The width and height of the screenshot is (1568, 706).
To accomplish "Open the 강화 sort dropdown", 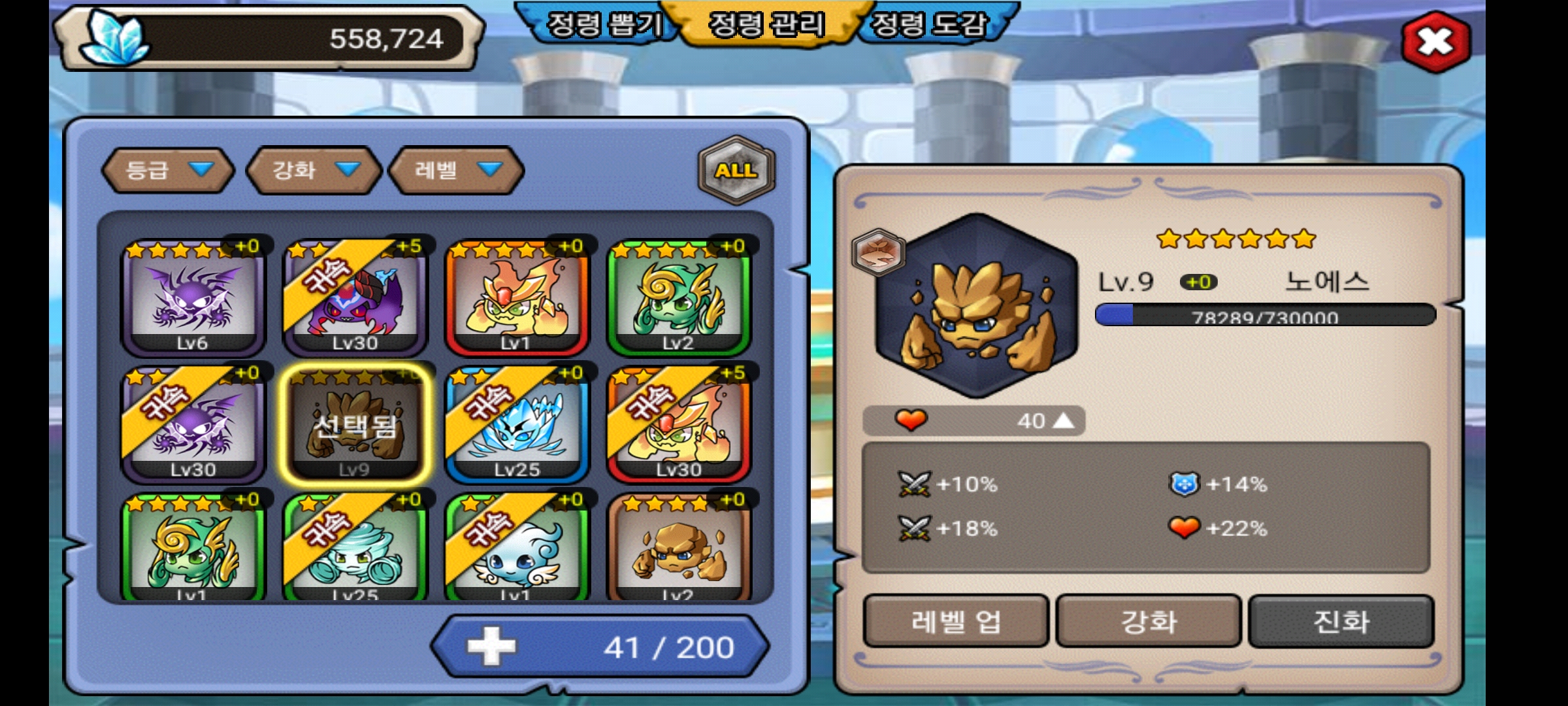I will click(314, 171).
